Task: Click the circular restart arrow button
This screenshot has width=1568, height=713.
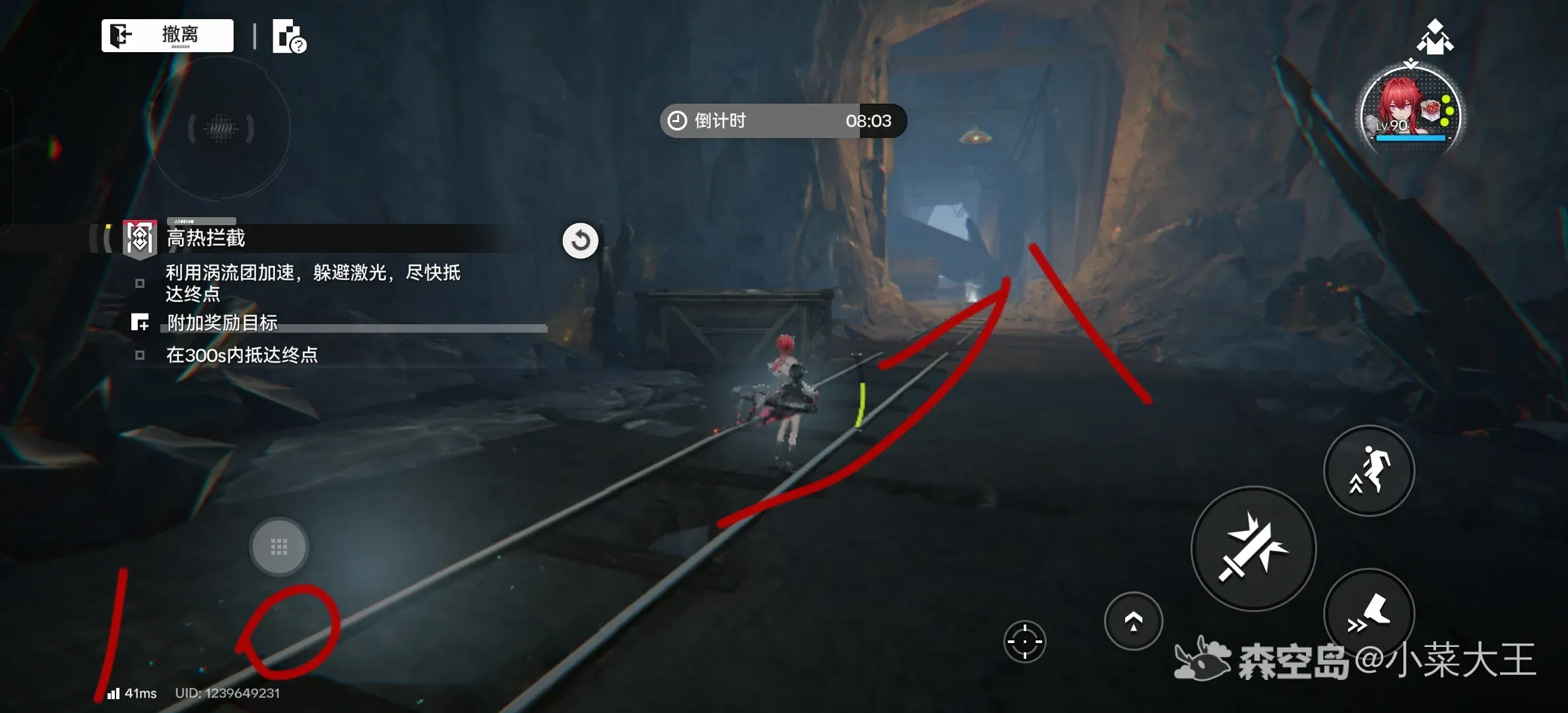Action: 580,240
